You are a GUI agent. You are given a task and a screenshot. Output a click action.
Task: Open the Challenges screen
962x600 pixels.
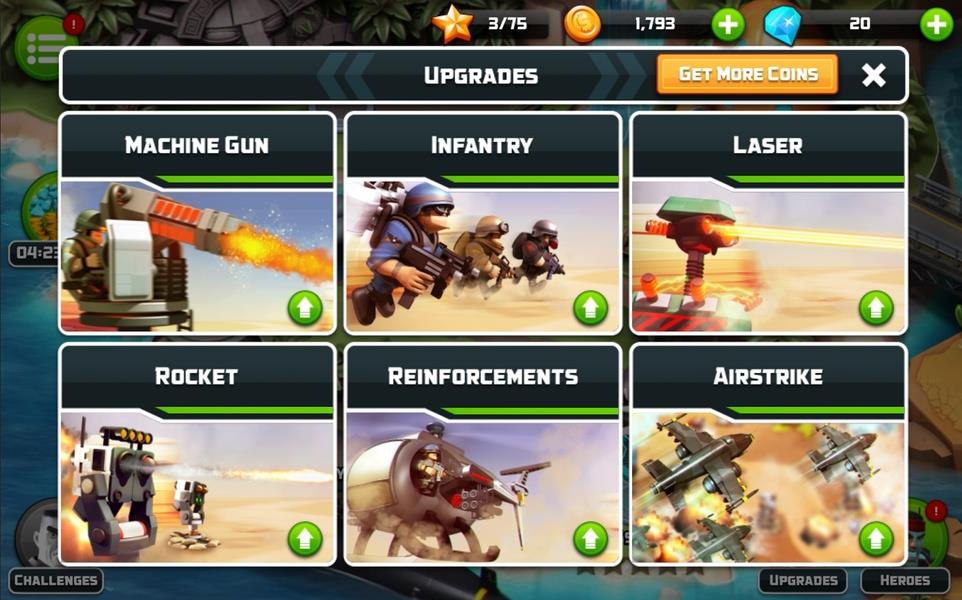[56, 580]
